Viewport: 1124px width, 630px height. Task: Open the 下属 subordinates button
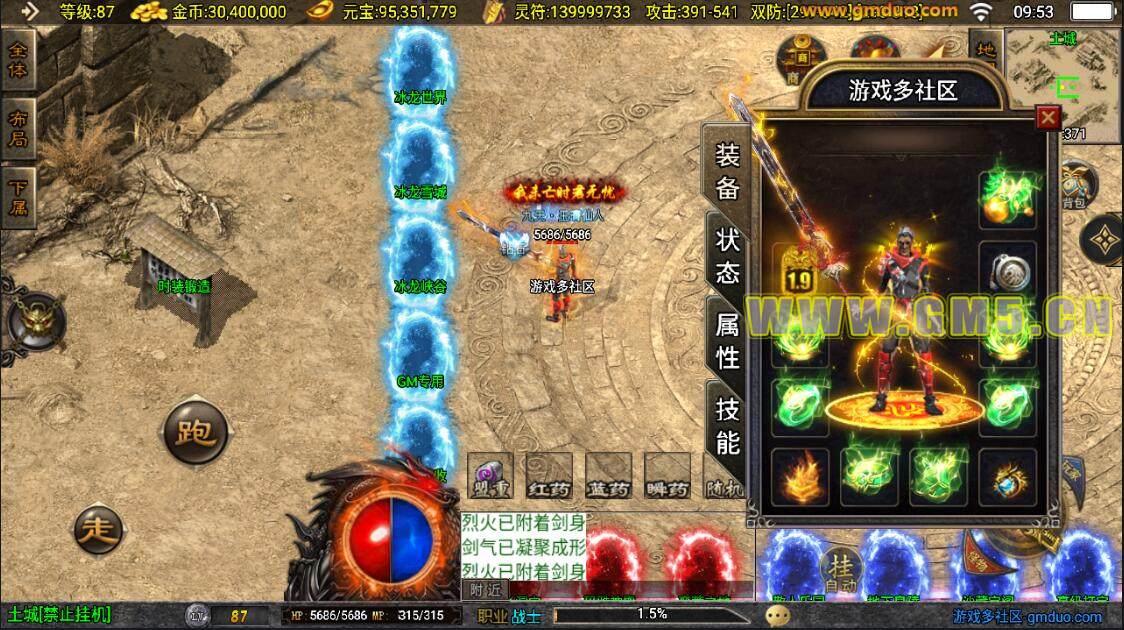coord(19,197)
